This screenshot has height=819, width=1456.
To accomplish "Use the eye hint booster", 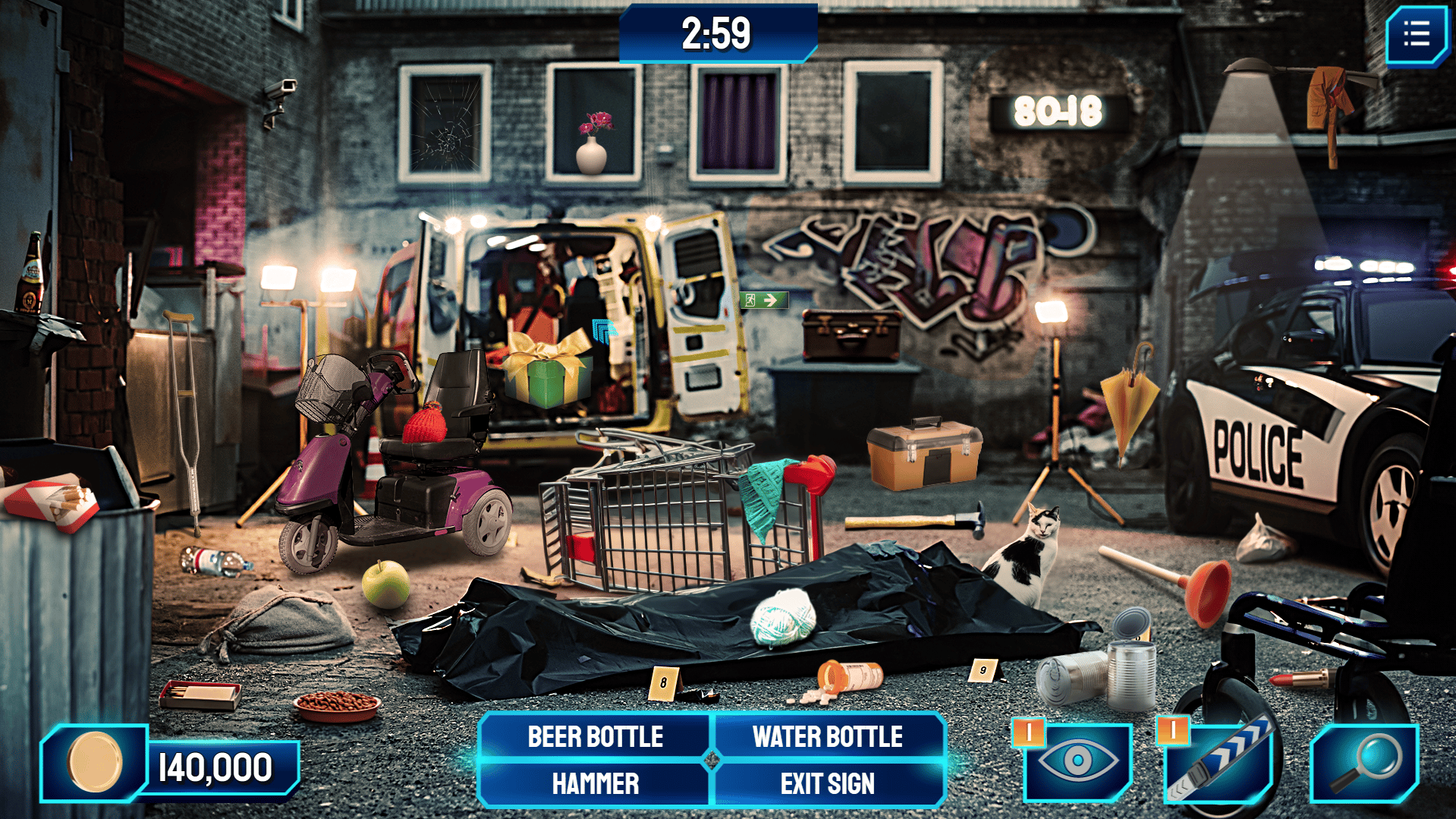I will click(x=1078, y=761).
